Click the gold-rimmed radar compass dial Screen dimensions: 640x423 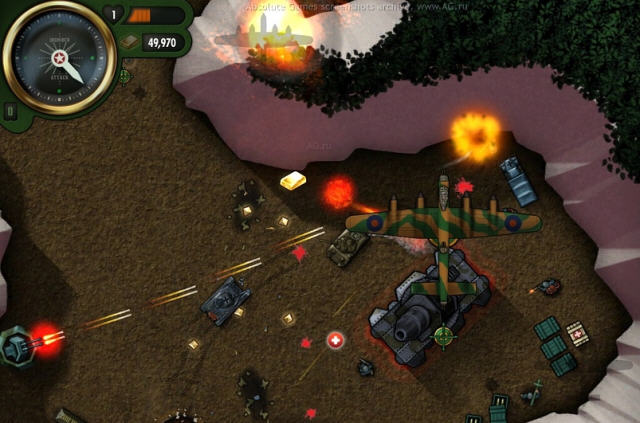[x=59, y=59]
